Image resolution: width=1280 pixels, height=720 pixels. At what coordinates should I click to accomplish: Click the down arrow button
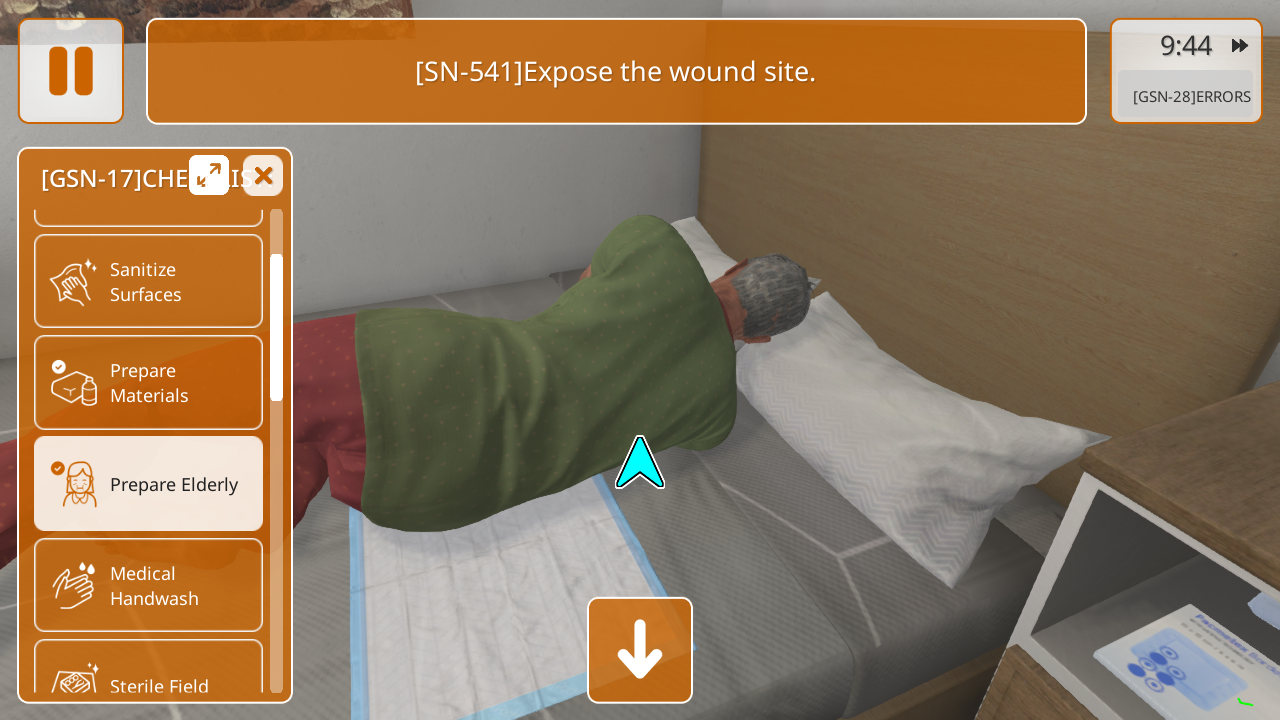pos(640,650)
